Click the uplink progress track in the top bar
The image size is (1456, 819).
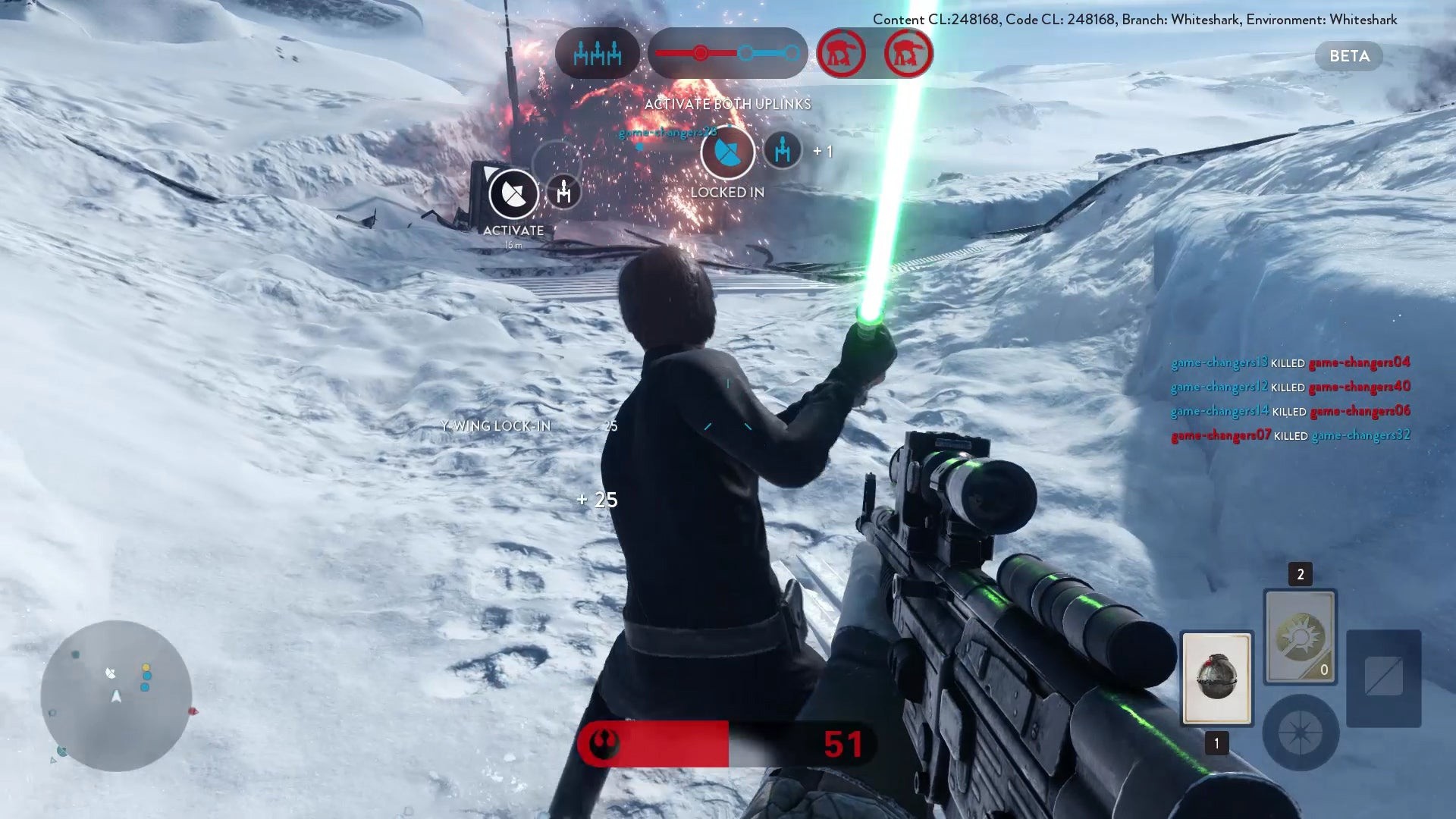[727, 53]
